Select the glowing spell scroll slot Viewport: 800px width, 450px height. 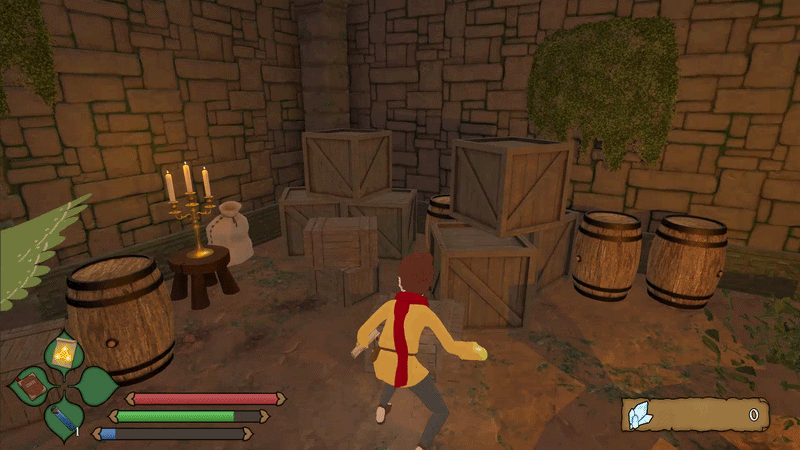[x=62, y=351]
